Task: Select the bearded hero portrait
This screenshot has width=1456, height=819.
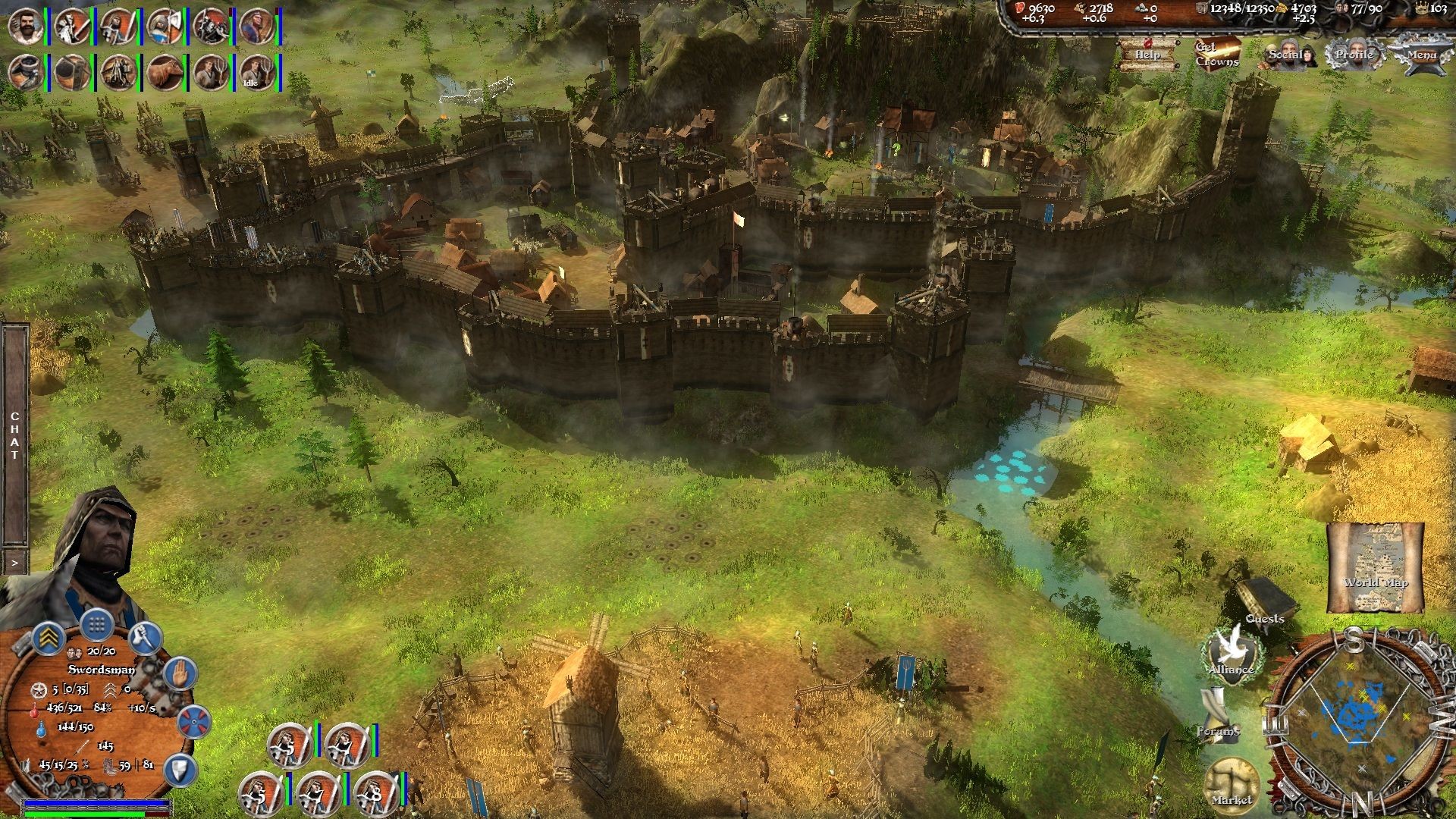Action: pyautogui.click(x=25, y=26)
